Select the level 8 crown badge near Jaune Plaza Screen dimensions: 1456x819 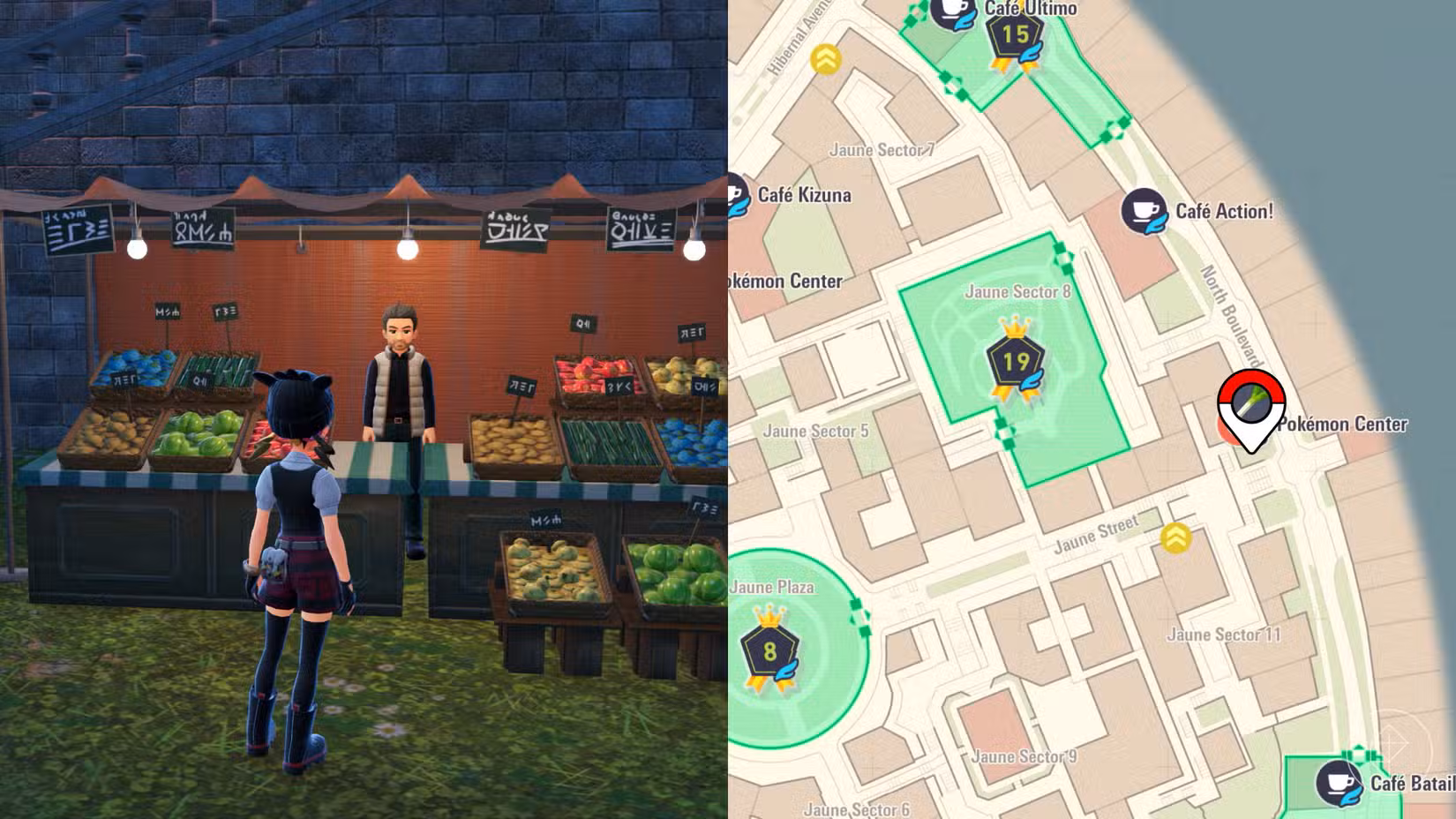click(x=771, y=652)
